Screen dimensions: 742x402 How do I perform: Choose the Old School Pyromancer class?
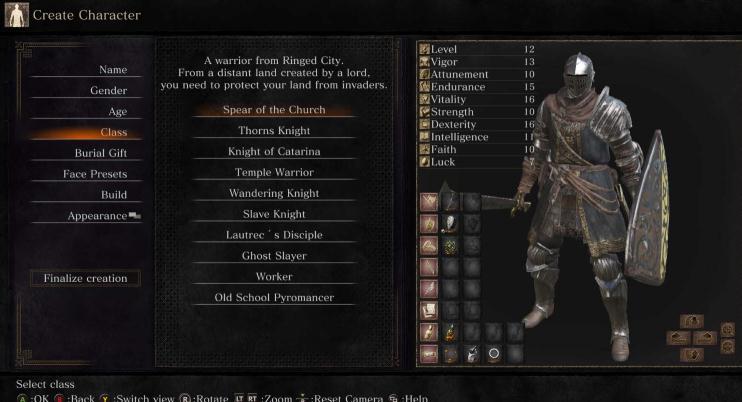[273, 297]
